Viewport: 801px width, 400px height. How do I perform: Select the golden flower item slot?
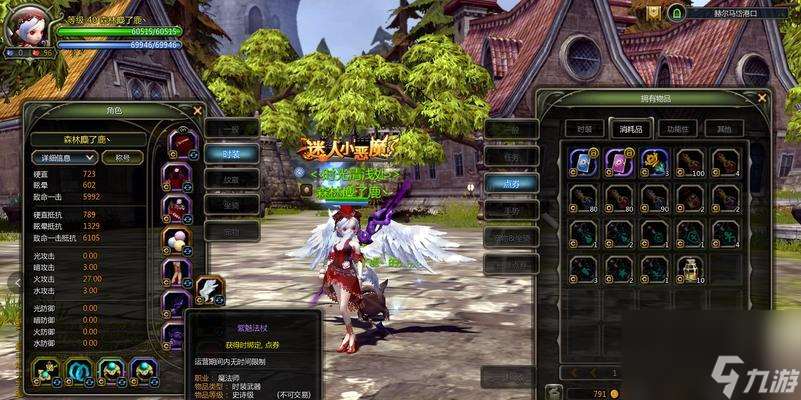point(655,163)
